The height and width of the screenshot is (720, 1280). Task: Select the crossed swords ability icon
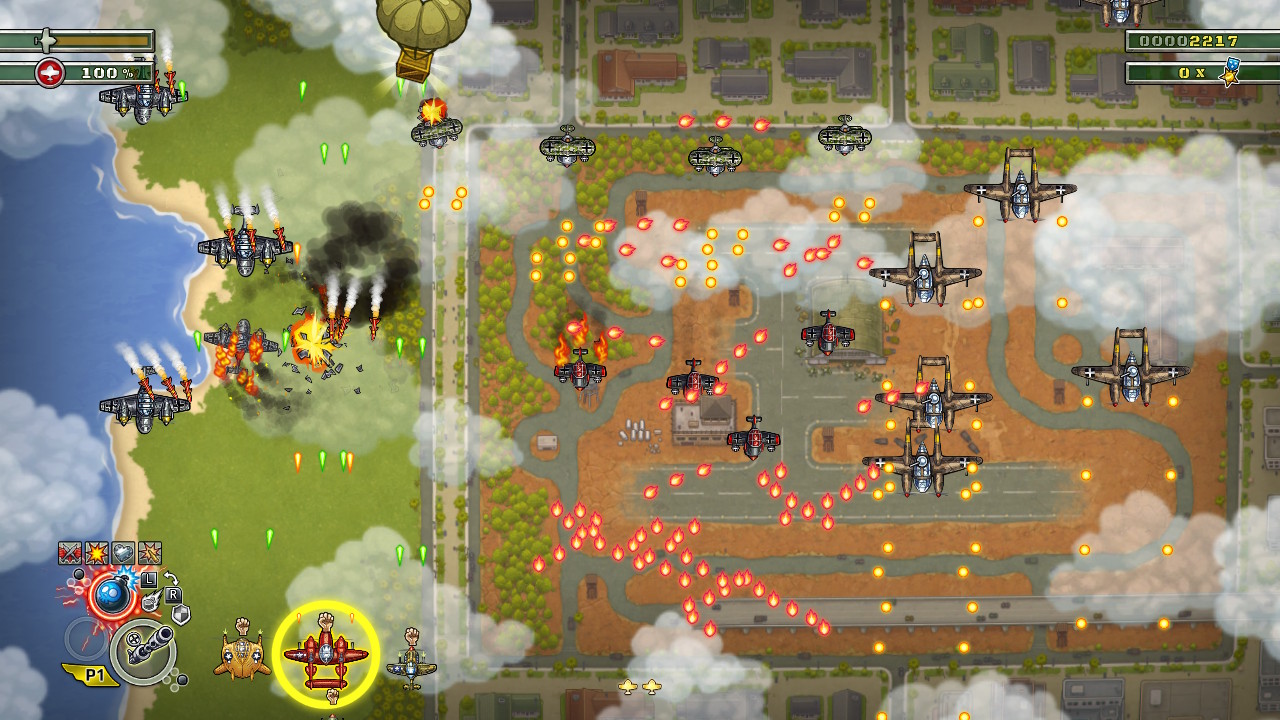pyautogui.click(x=70, y=551)
